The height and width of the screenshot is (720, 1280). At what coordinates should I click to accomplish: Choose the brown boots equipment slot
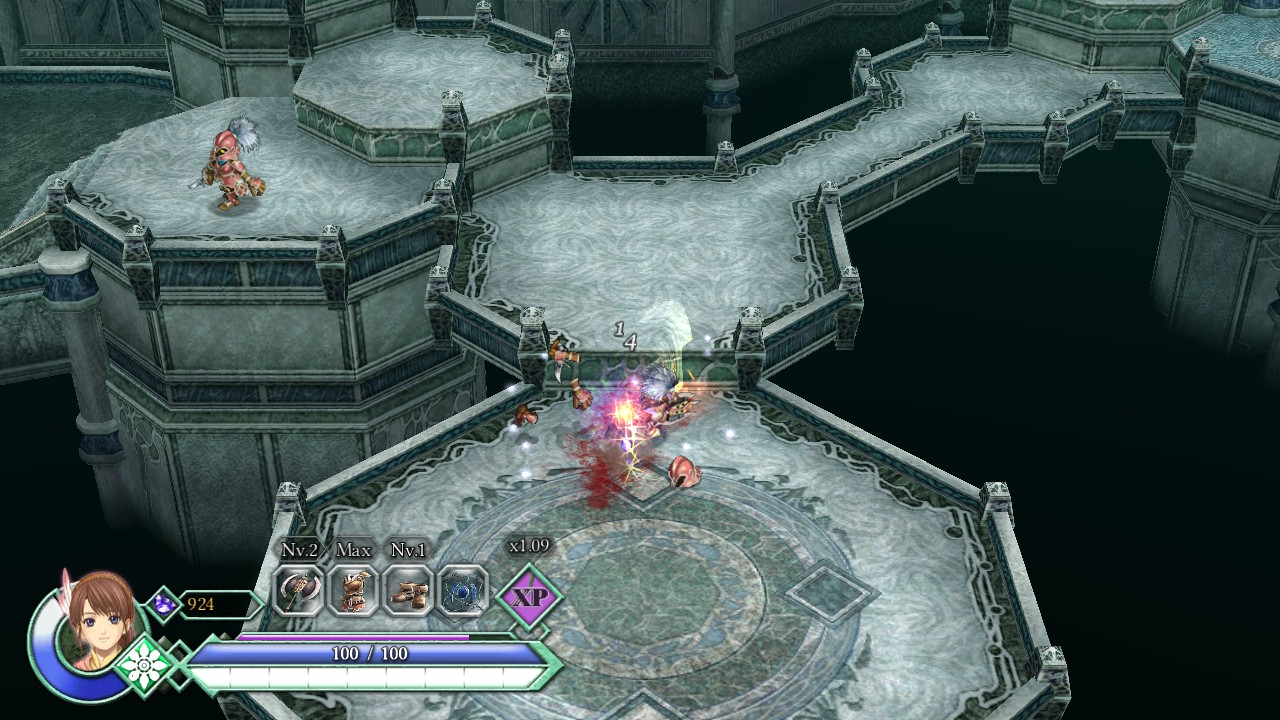pyautogui.click(x=408, y=591)
